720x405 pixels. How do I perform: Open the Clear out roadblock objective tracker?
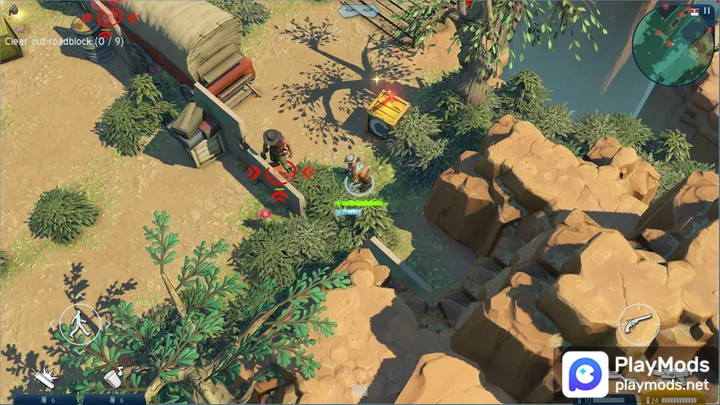click(64, 41)
